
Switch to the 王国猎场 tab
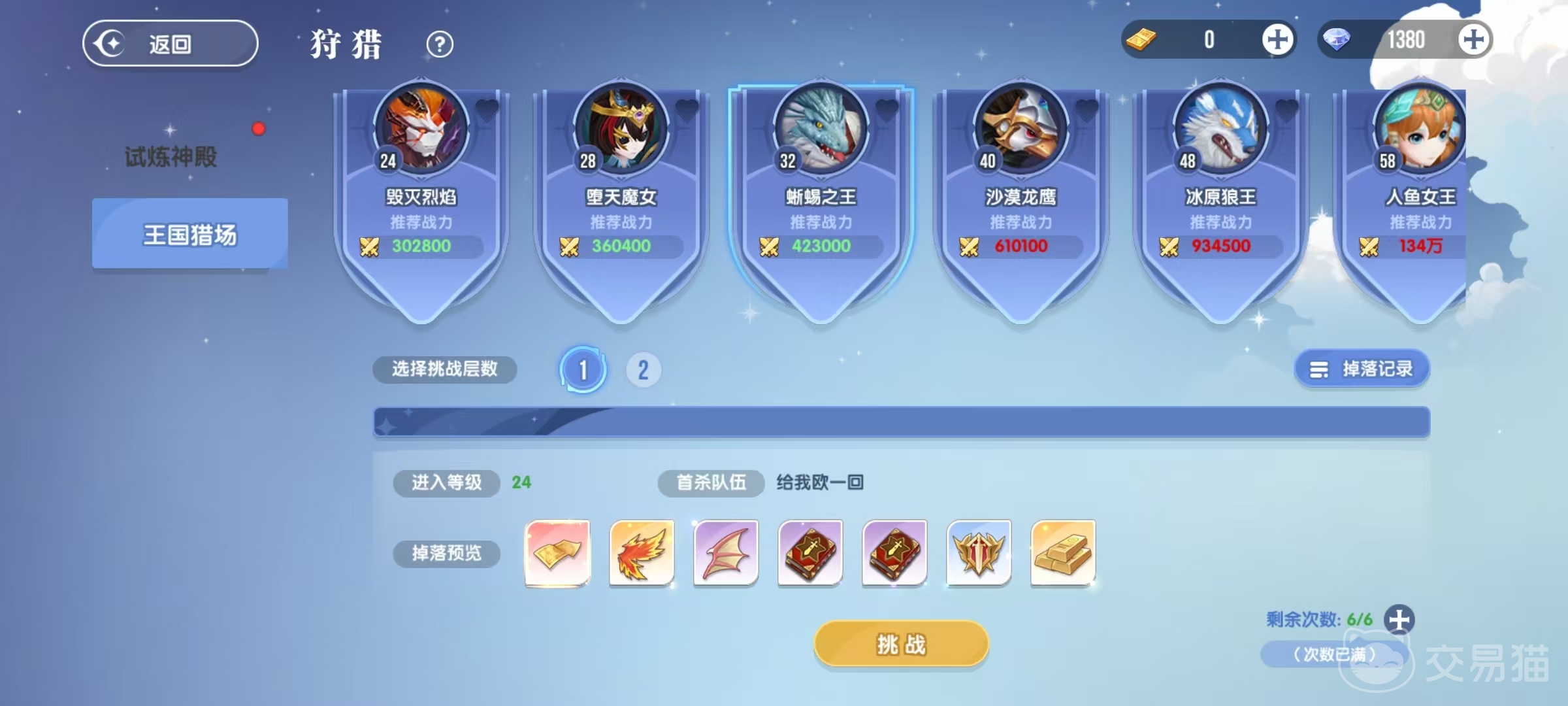(x=189, y=233)
